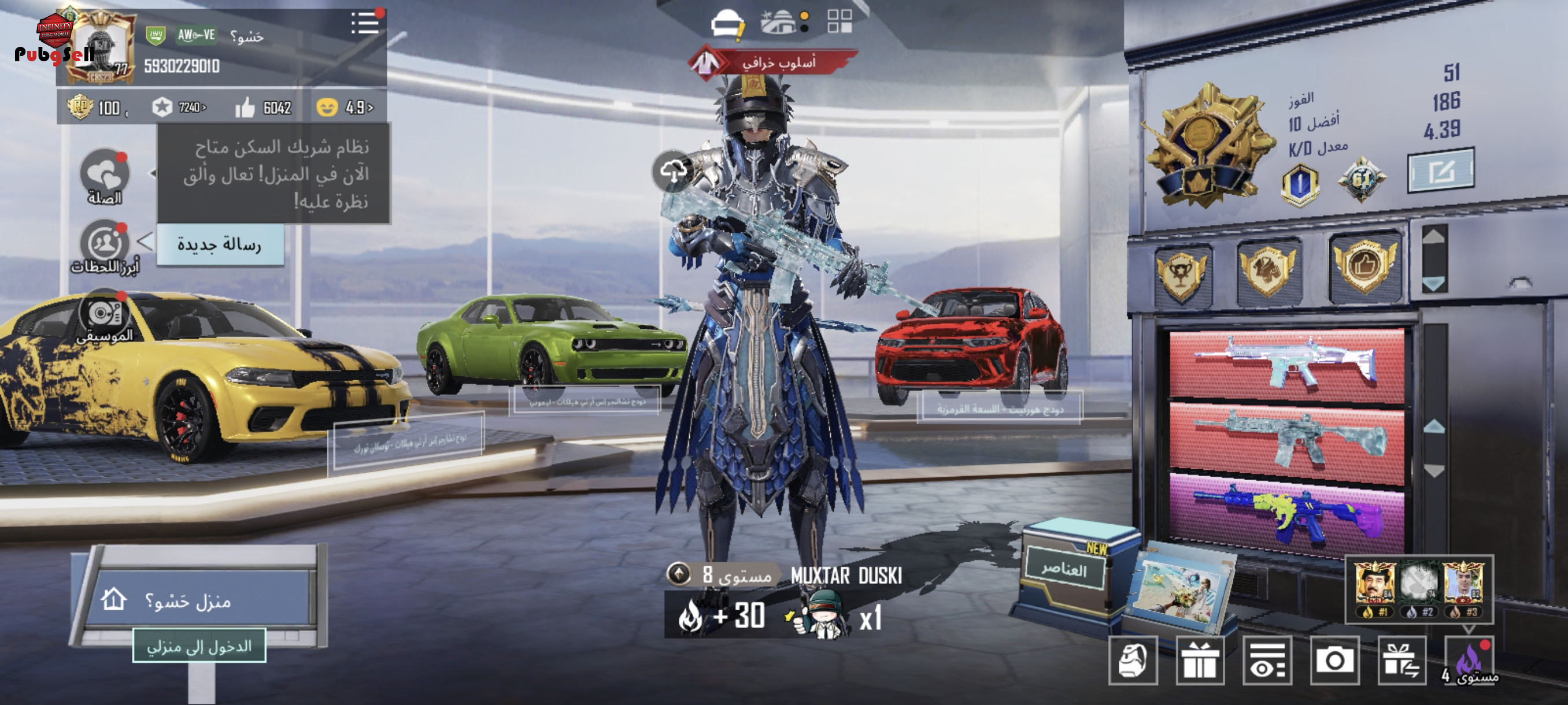Open the Connection (الصلة) hearts icon
This screenshot has height=705, width=1568.
(x=105, y=175)
